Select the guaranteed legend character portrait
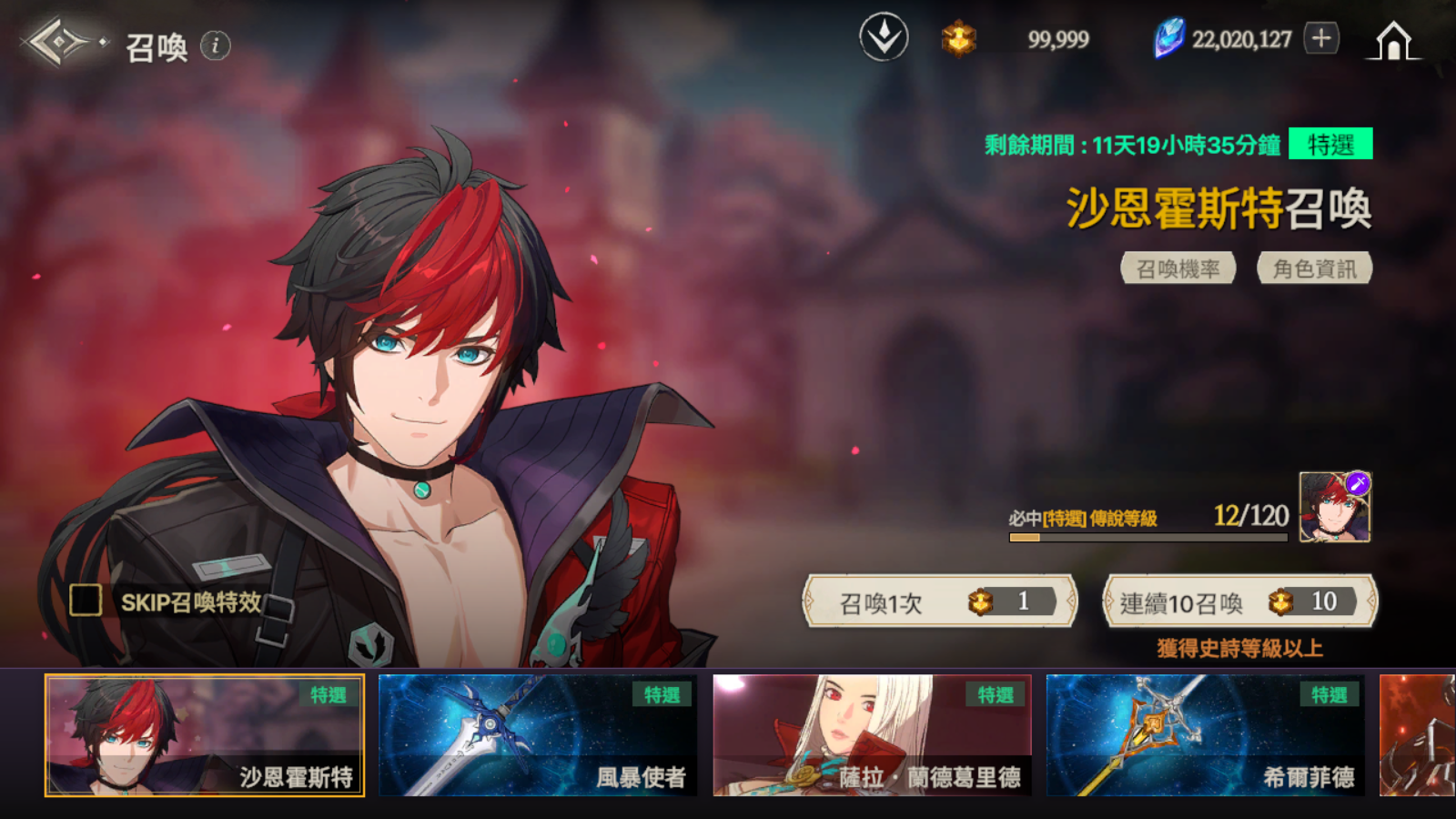This screenshot has height=819, width=1456. click(1334, 508)
